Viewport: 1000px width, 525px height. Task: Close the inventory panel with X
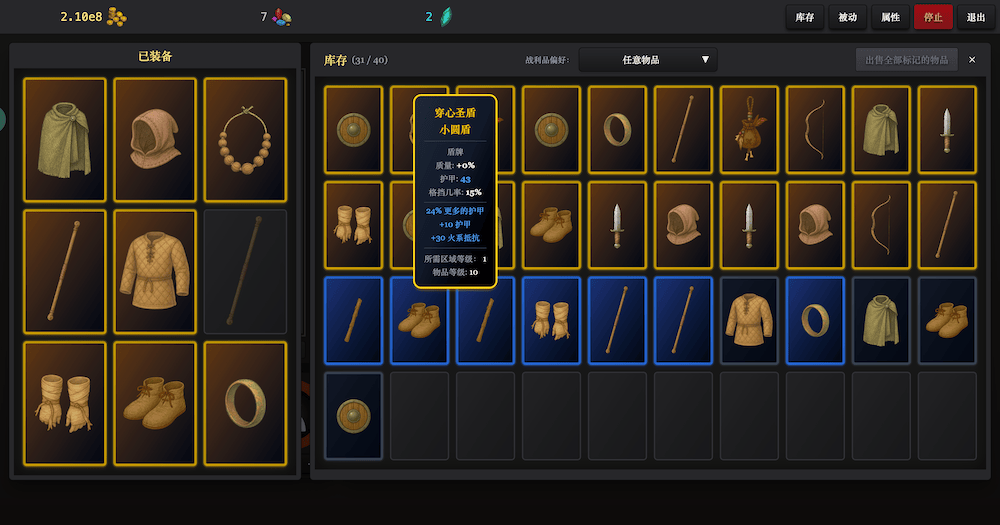pyautogui.click(x=972, y=60)
